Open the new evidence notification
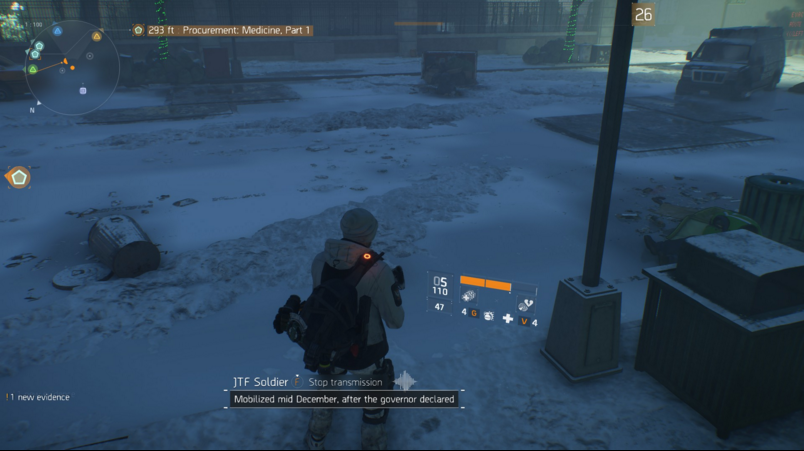804x451 pixels. (x=38, y=397)
